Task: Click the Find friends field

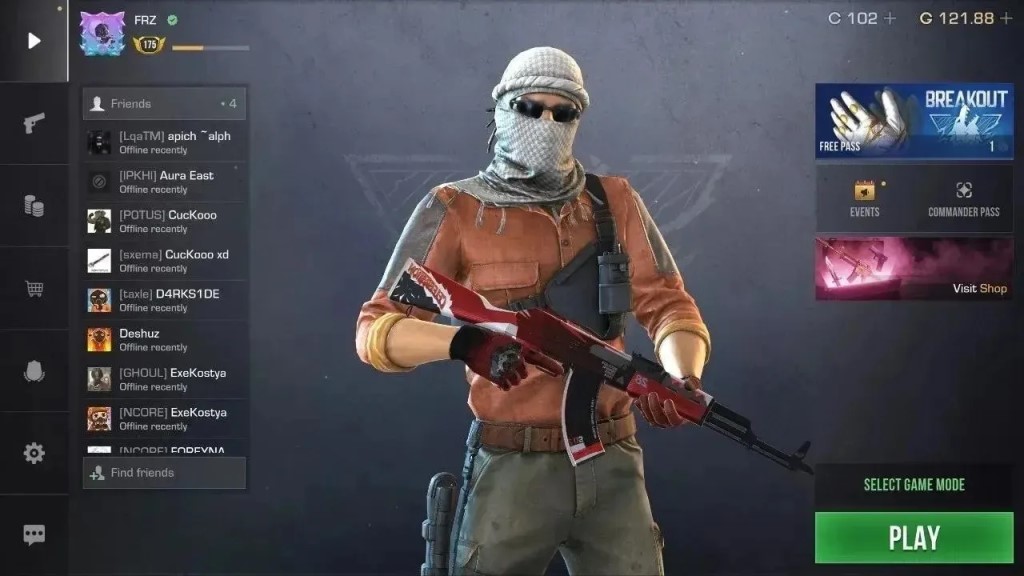Action: pyautogui.click(x=164, y=473)
